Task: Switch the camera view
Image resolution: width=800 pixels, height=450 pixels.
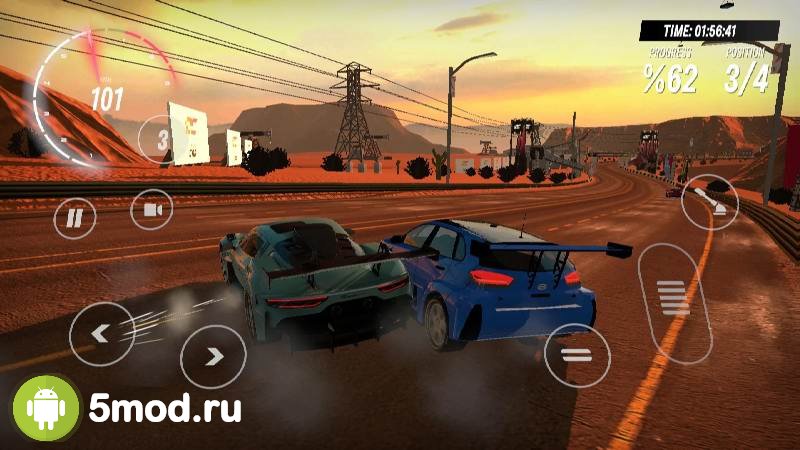Action: point(152,209)
